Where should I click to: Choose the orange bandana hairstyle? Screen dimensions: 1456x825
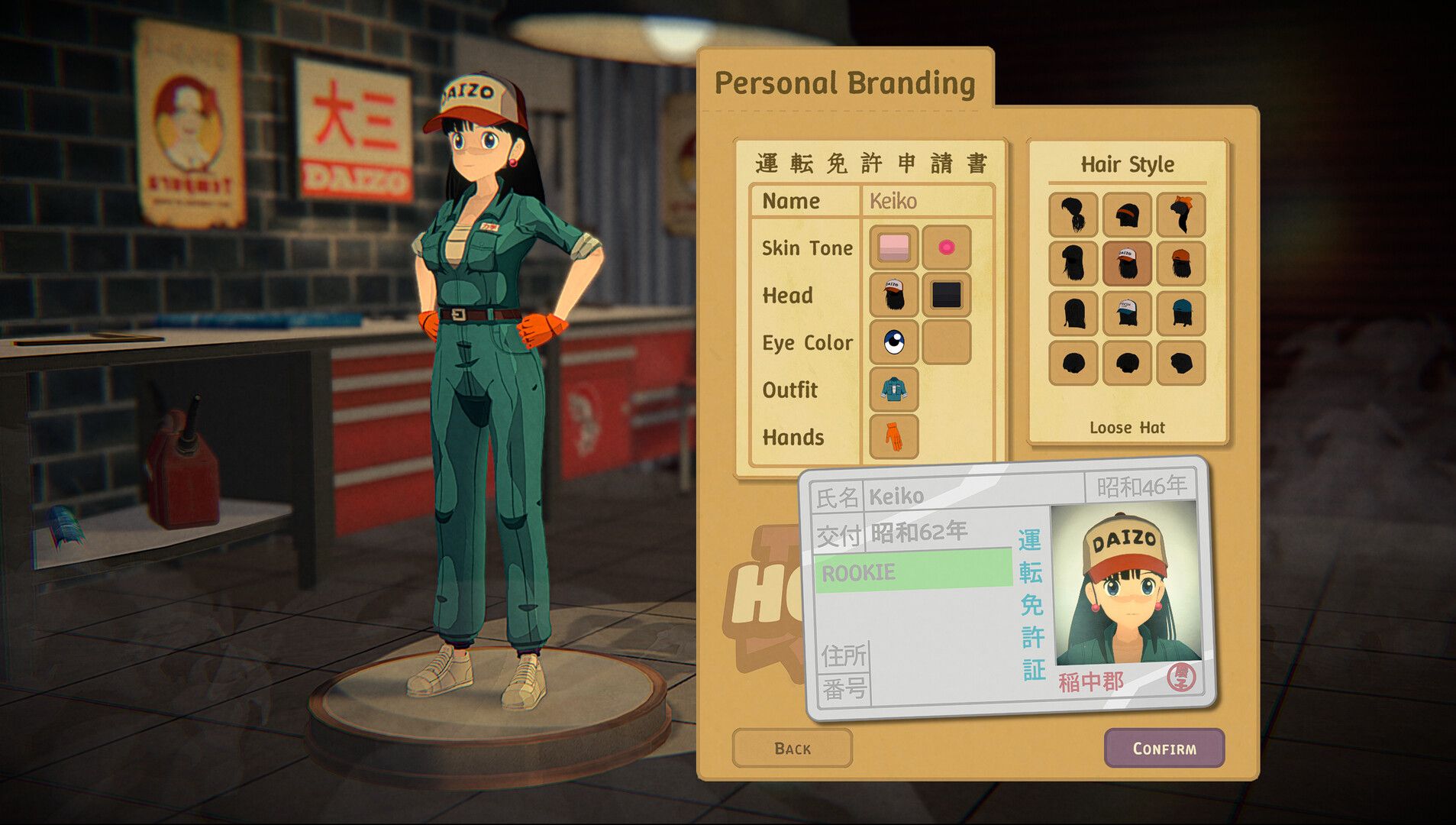1180,215
